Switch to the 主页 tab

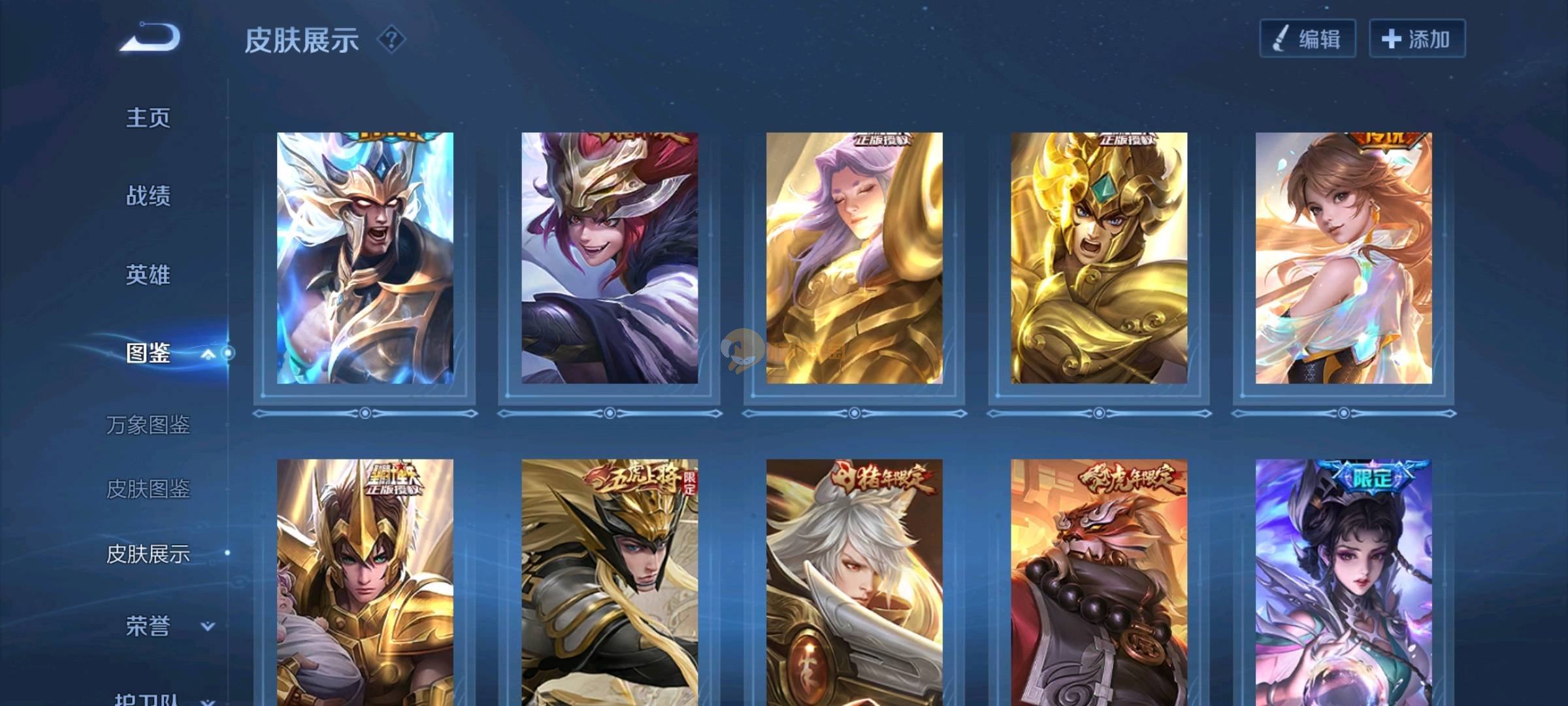[148, 118]
